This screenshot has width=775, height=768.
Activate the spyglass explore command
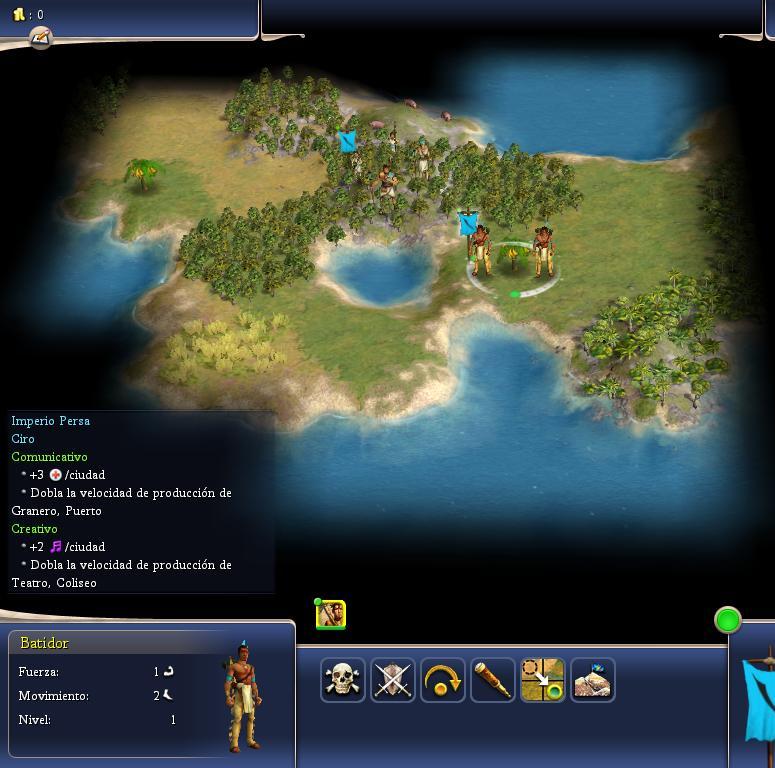[493, 680]
